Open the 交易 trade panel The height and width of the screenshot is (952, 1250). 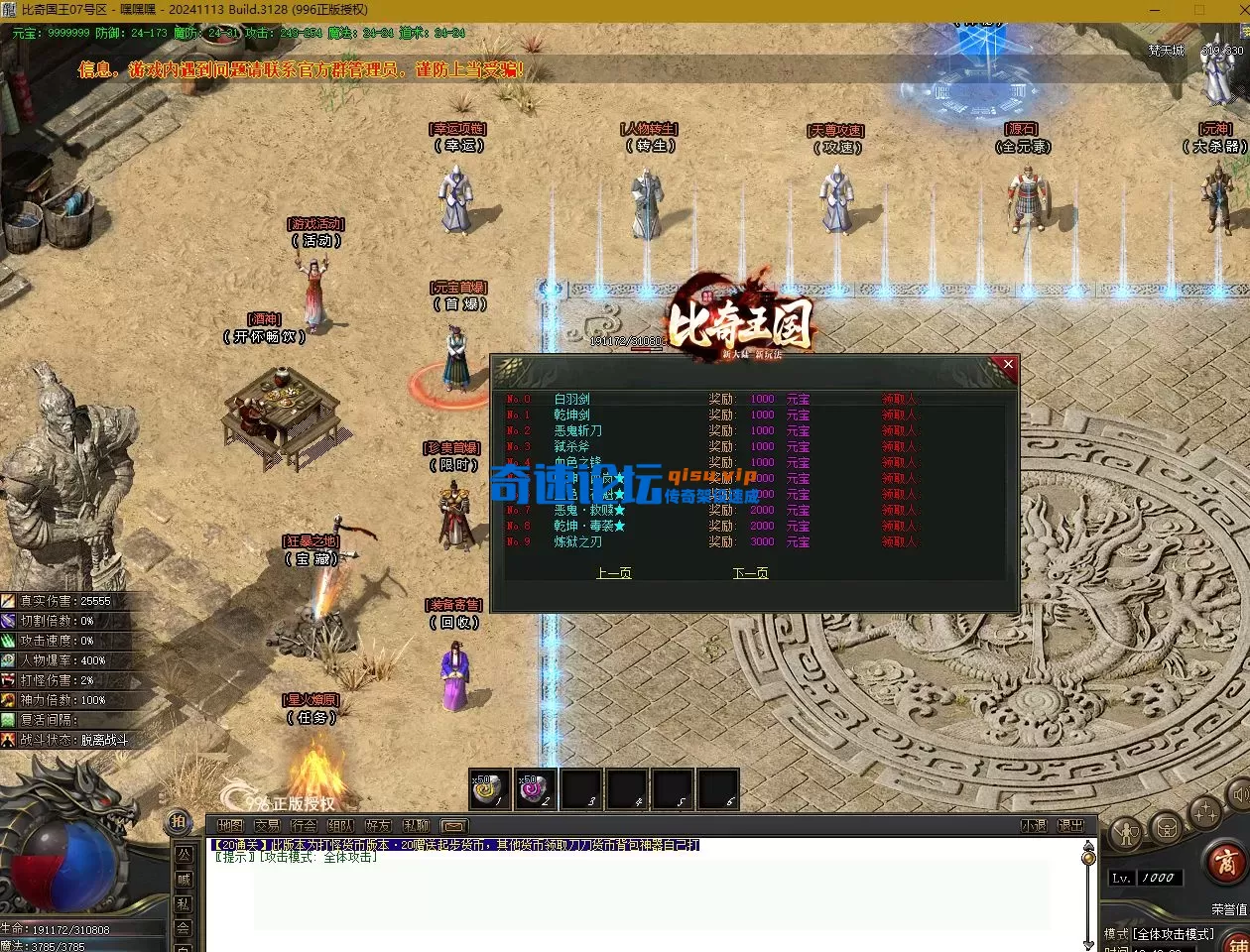(x=267, y=826)
